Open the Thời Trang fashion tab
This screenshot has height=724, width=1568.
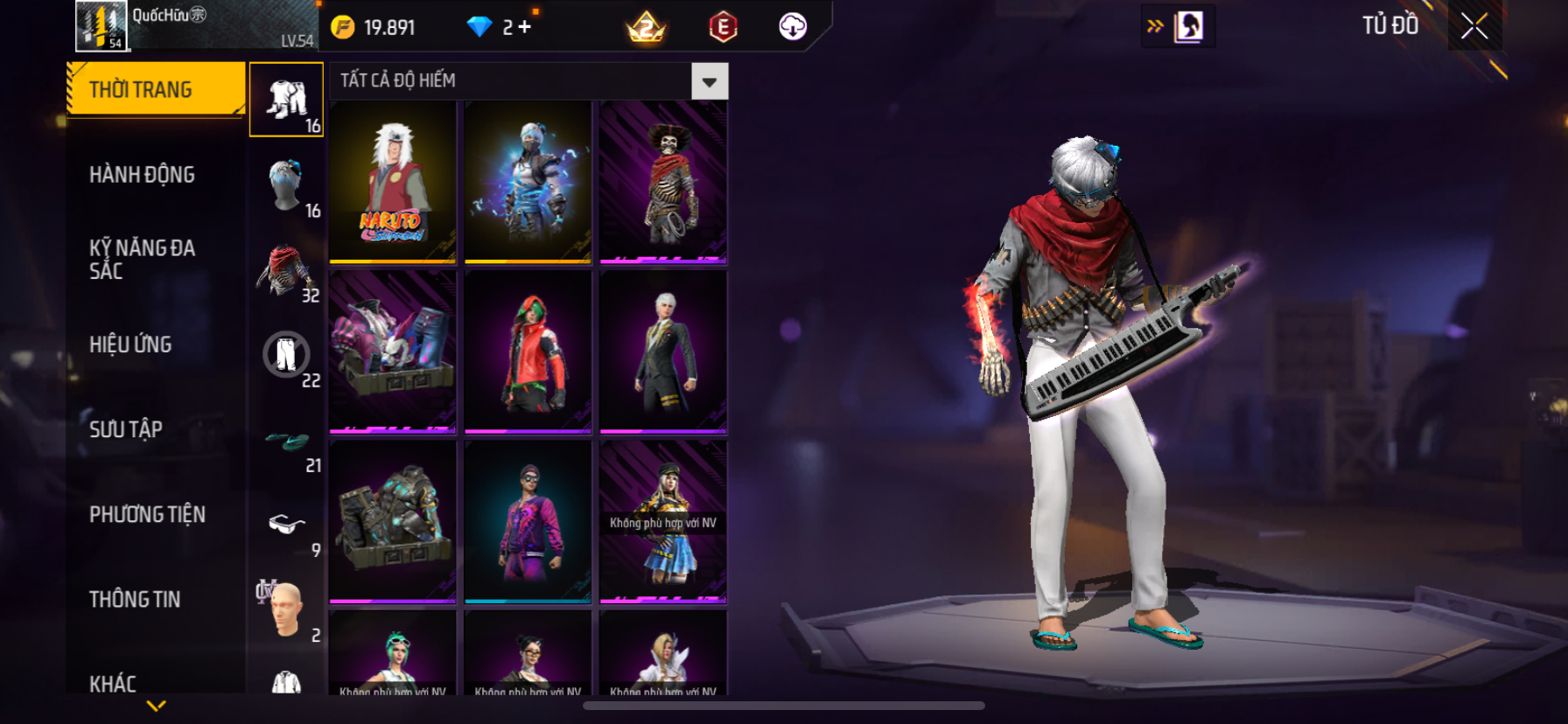[x=156, y=89]
